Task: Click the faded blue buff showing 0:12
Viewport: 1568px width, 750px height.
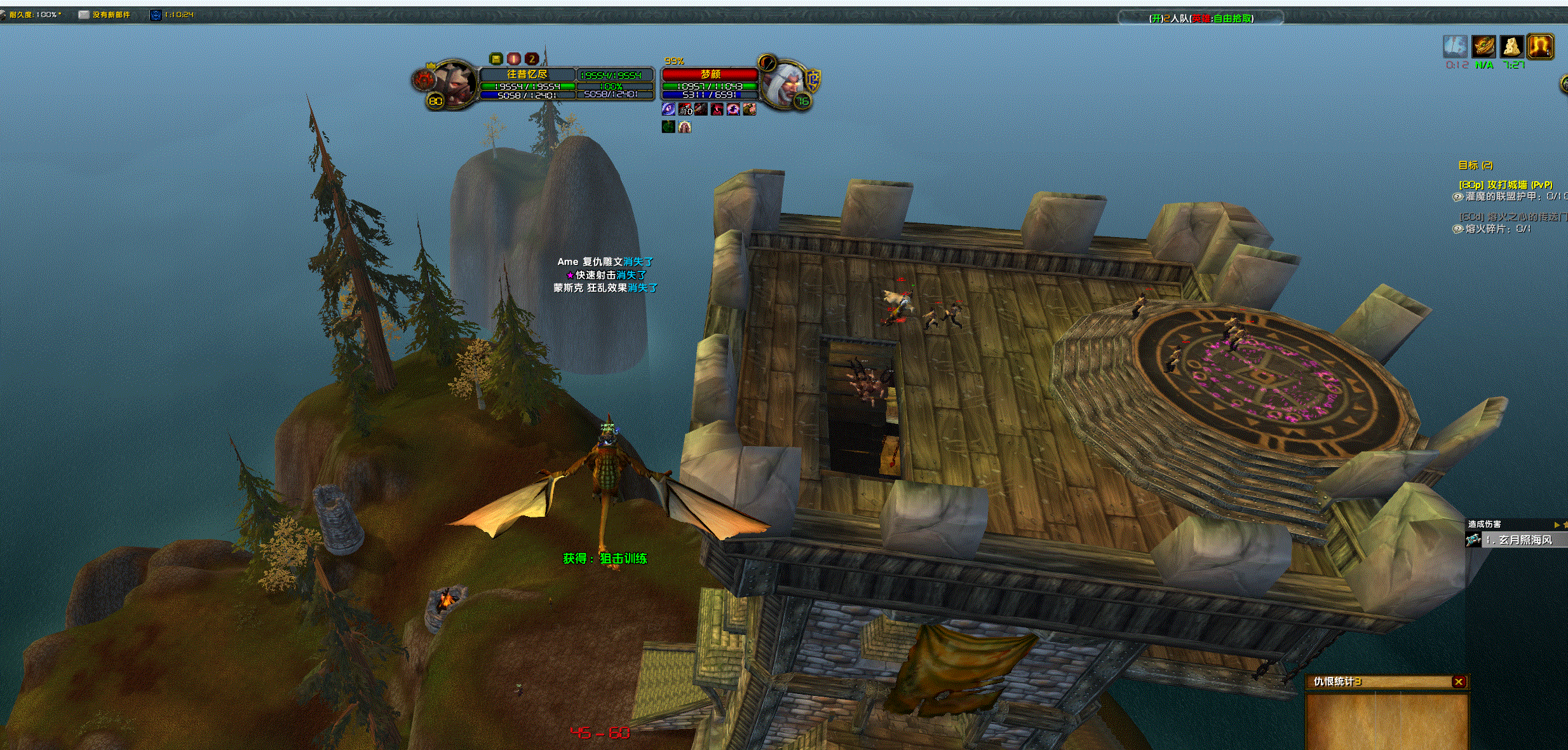Action: coord(1455,47)
